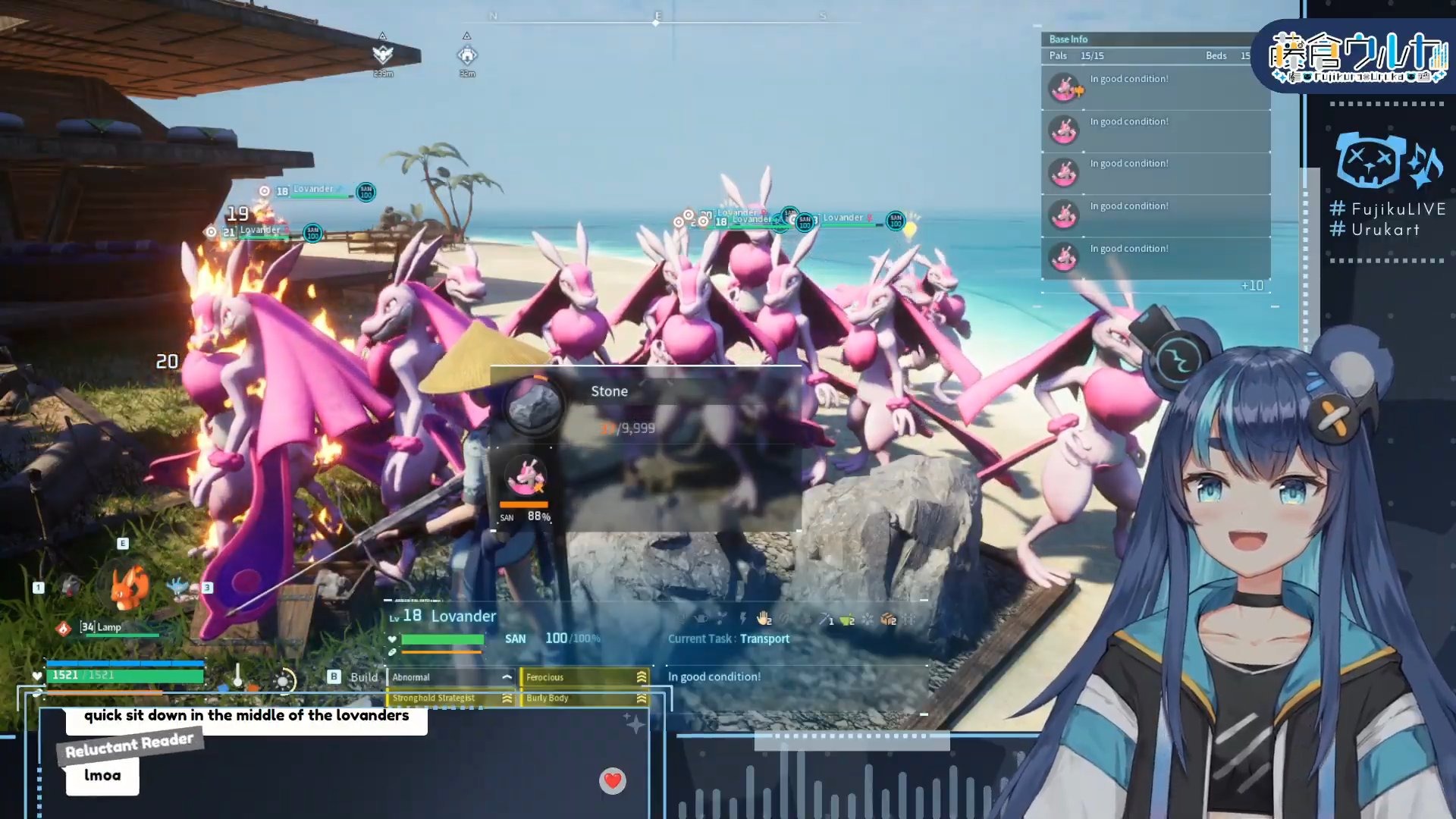Select the Lovander portrait under Stone
Screen dimensions: 1456x819
click(x=525, y=478)
